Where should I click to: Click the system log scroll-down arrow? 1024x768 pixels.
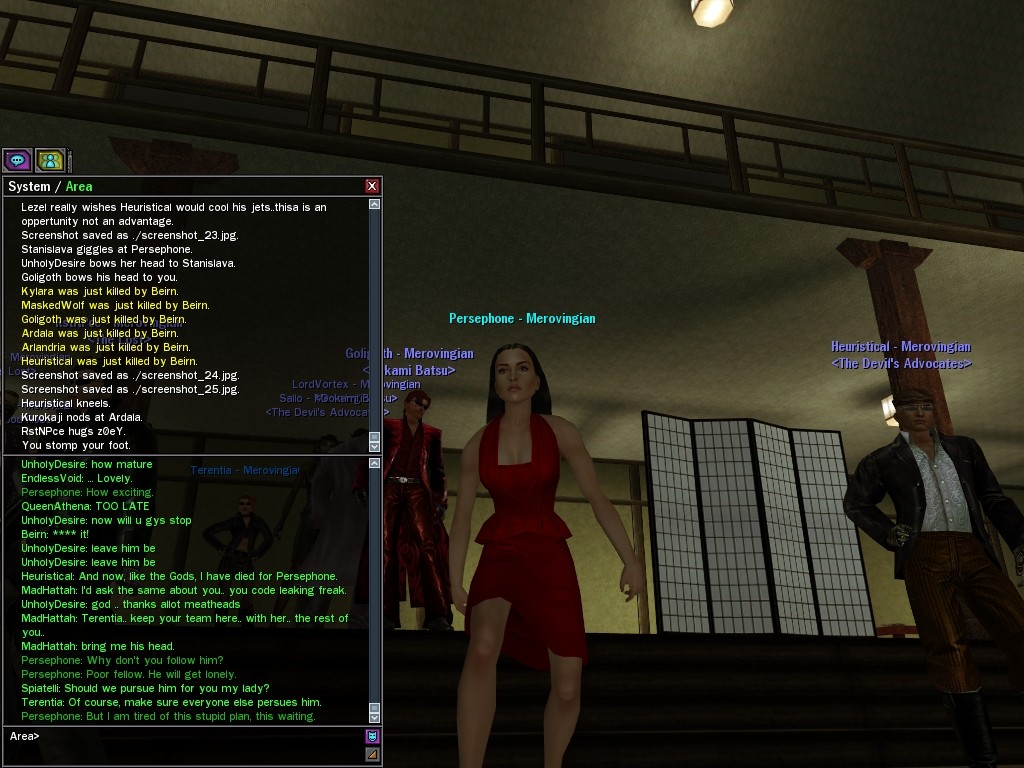click(x=375, y=447)
